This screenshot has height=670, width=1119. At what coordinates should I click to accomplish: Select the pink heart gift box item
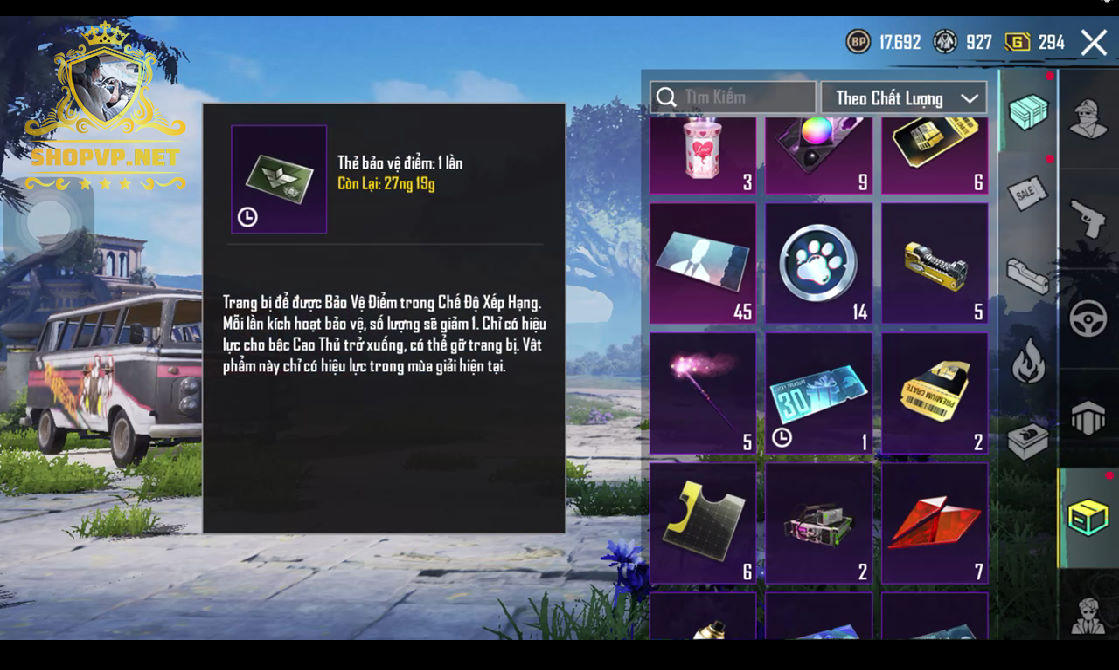pos(703,154)
